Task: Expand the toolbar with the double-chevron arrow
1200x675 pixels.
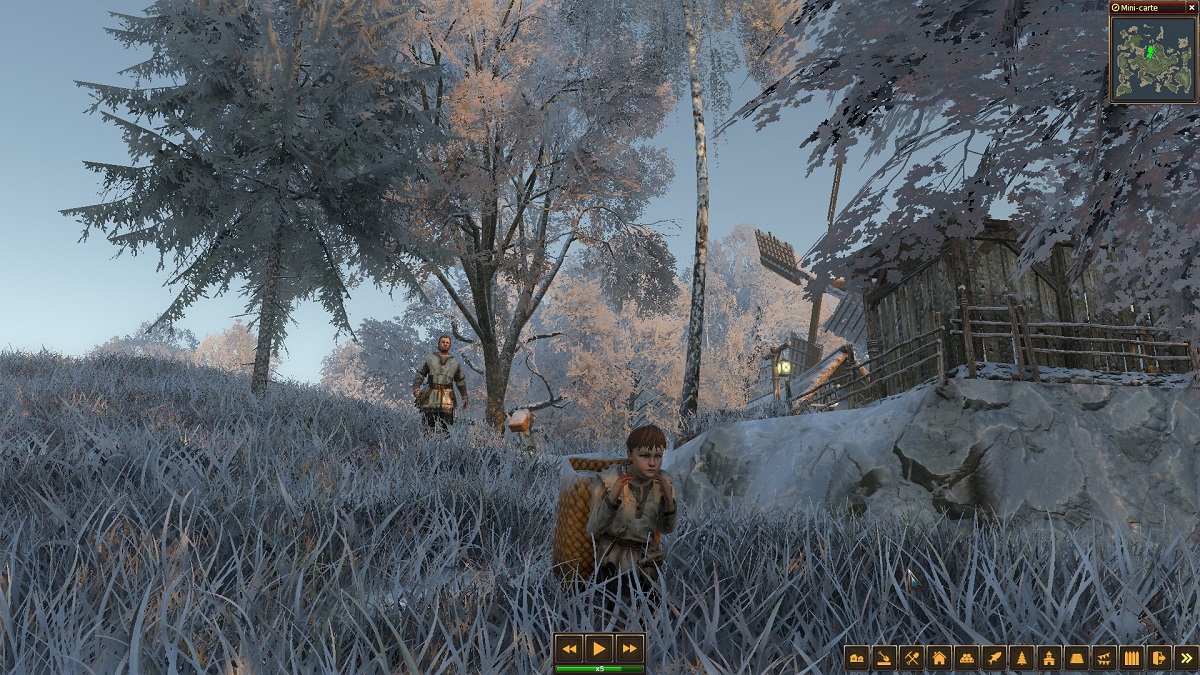Action: click(1186, 657)
